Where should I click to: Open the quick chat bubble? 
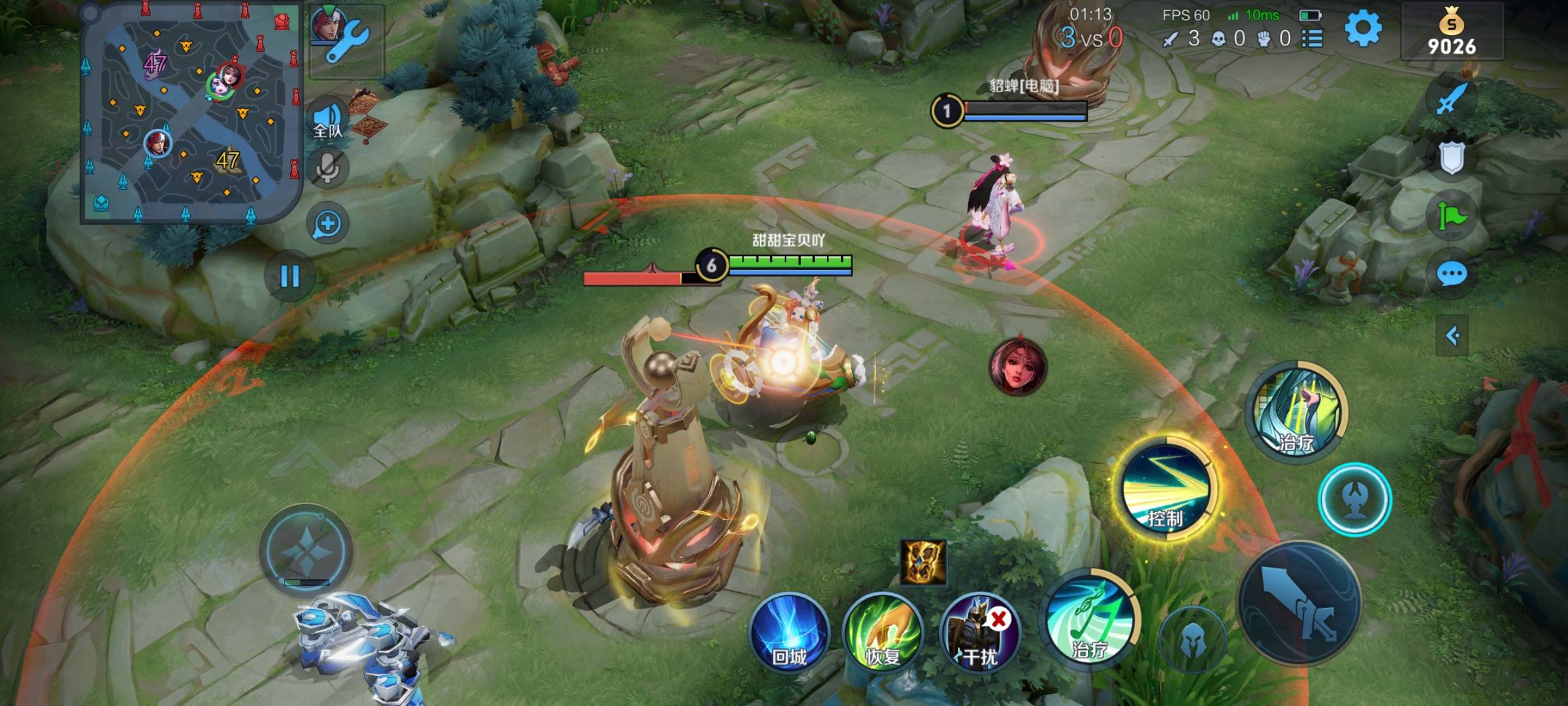coord(1452,274)
